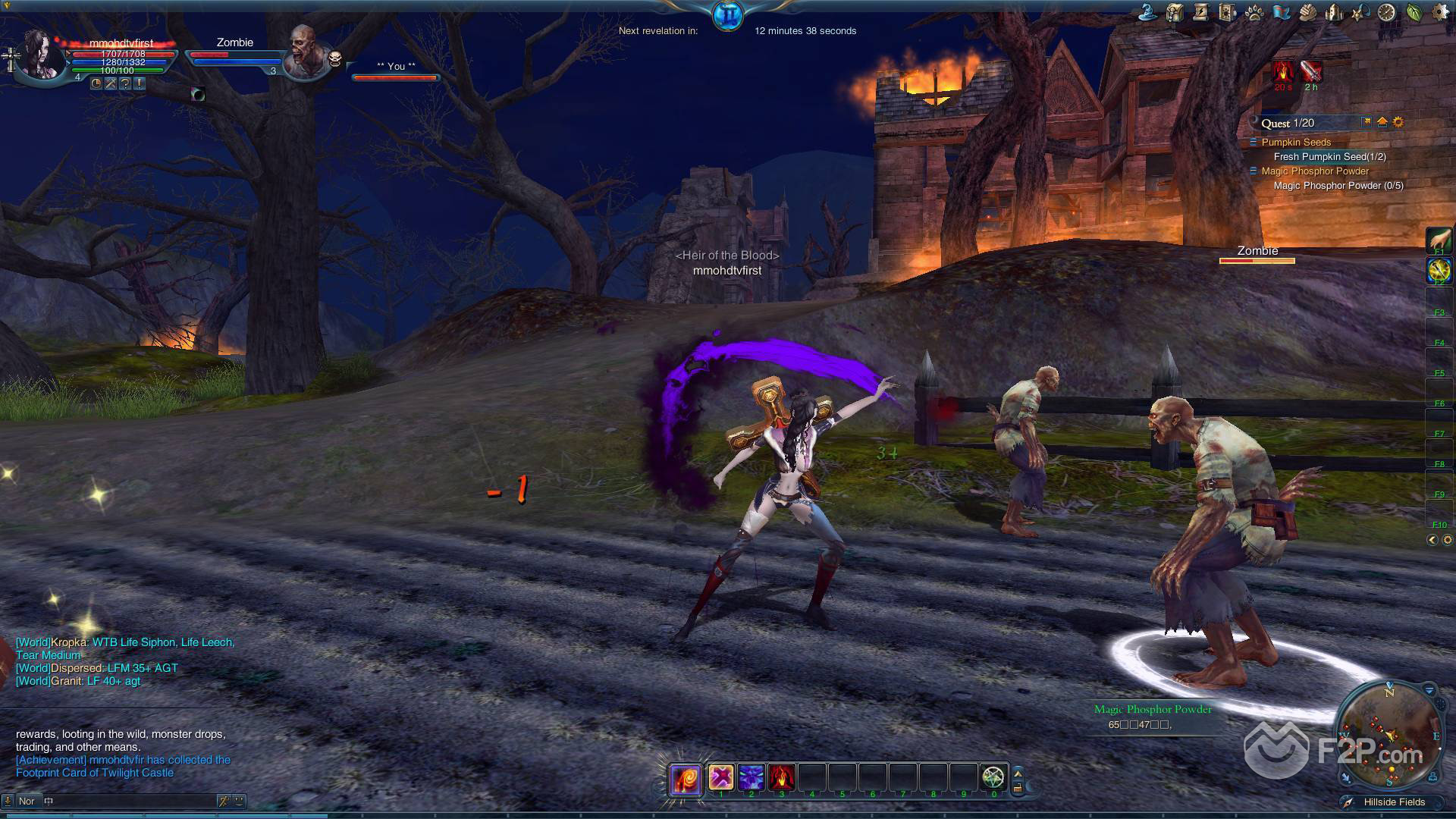
Task: Use the pink cross skill in slot 1
Action: tap(720, 777)
